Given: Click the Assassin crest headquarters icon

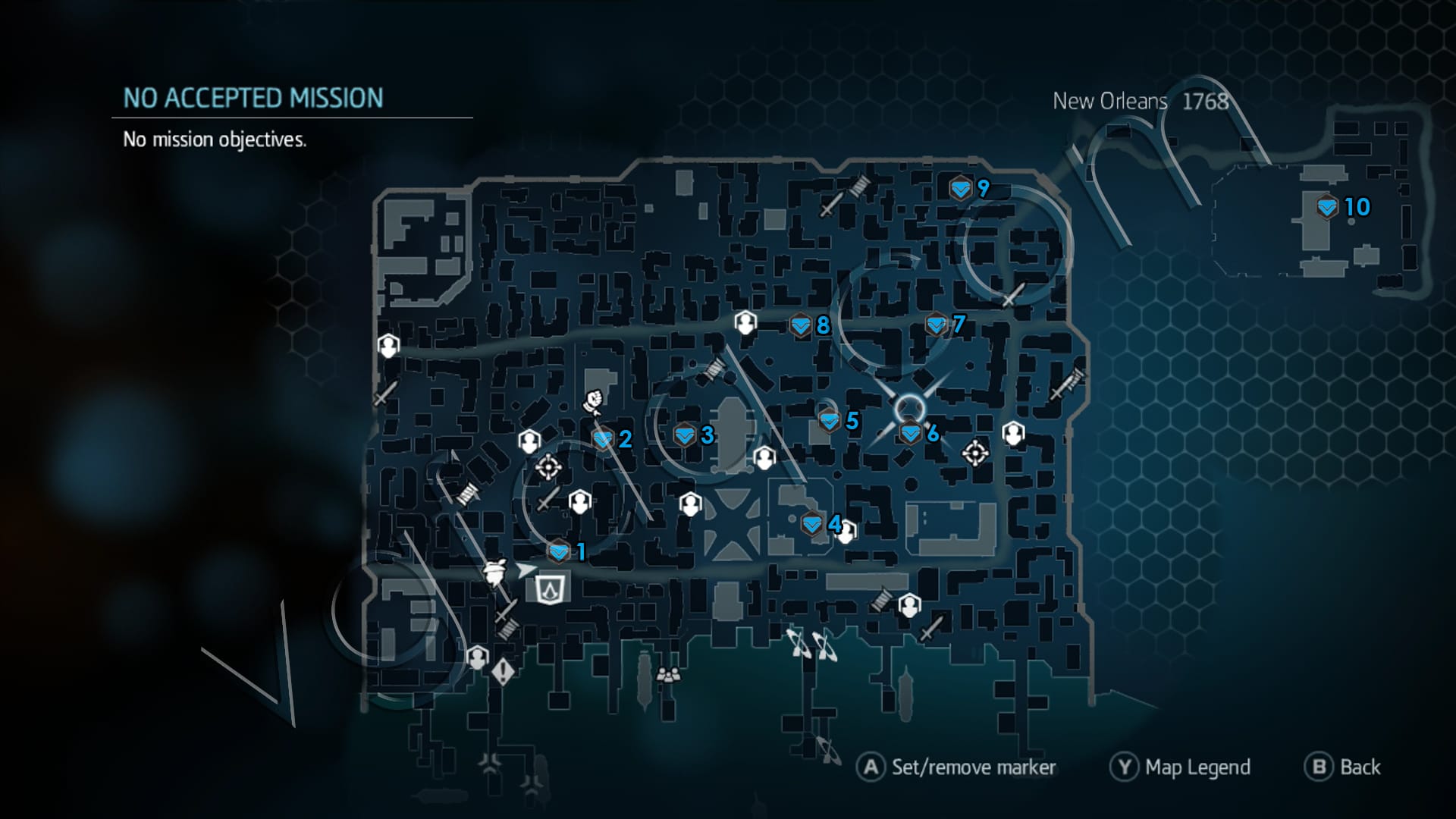Looking at the screenshot, I should 551,588.
